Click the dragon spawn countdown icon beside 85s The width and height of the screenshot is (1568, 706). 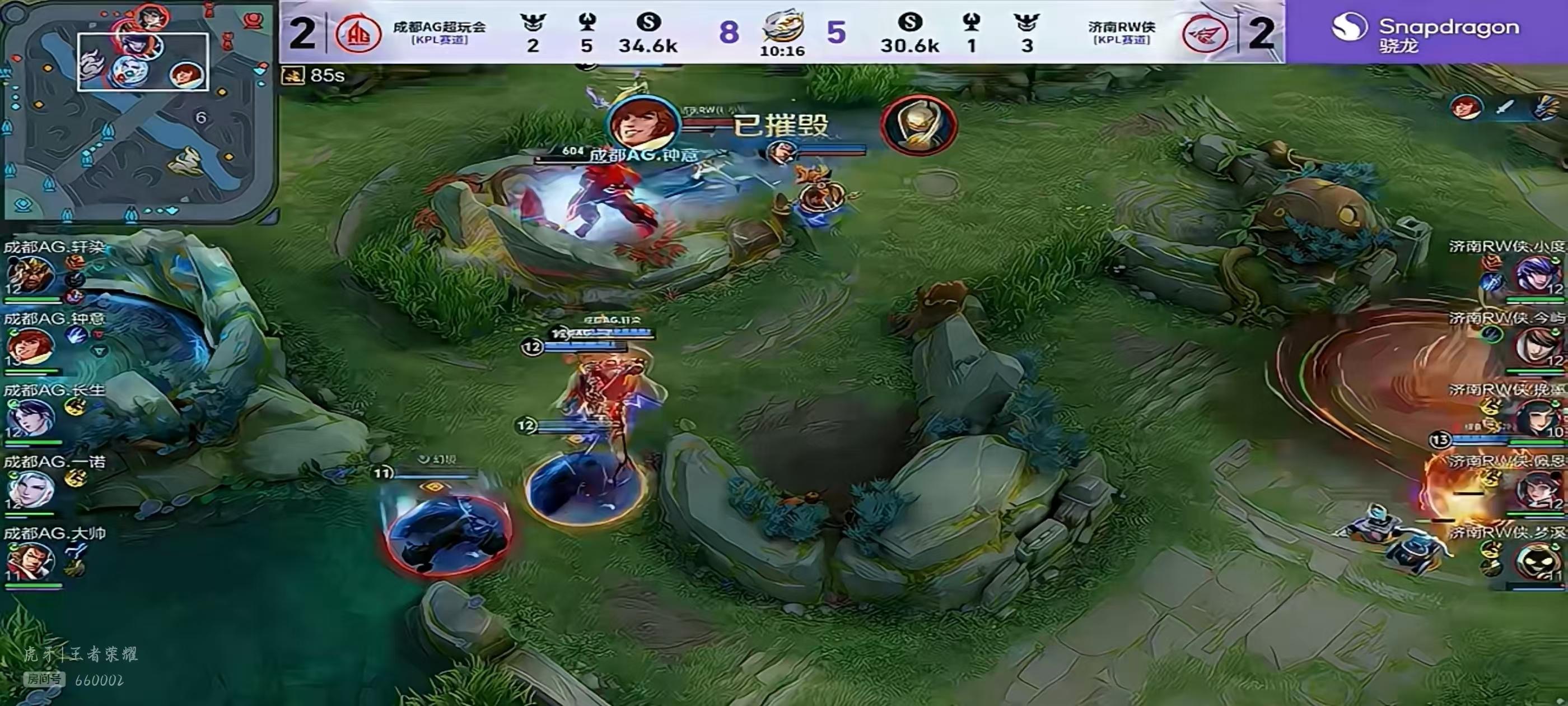coord(293,76)
